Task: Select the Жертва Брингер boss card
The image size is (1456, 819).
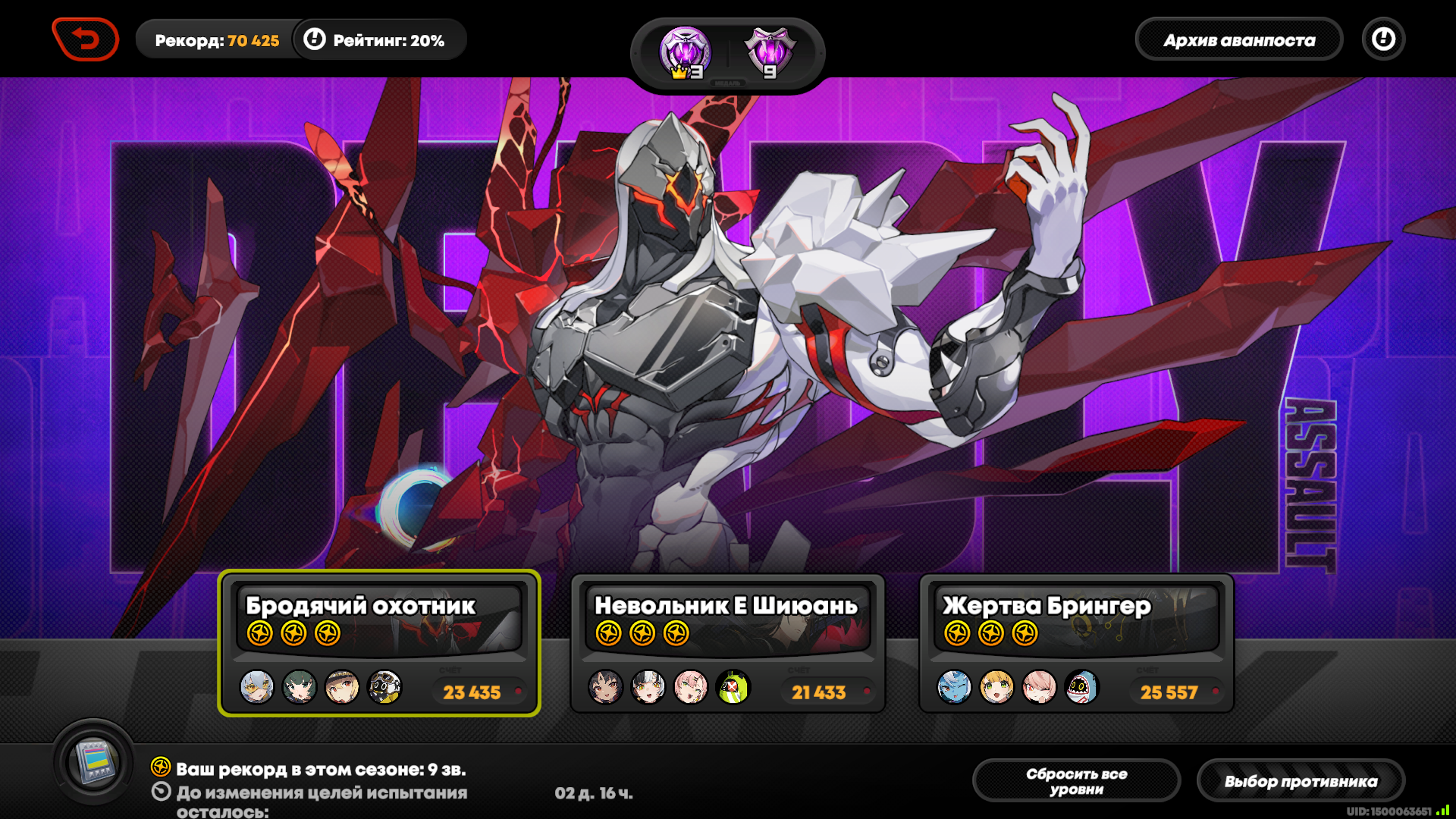Action: pos(1076,643)
